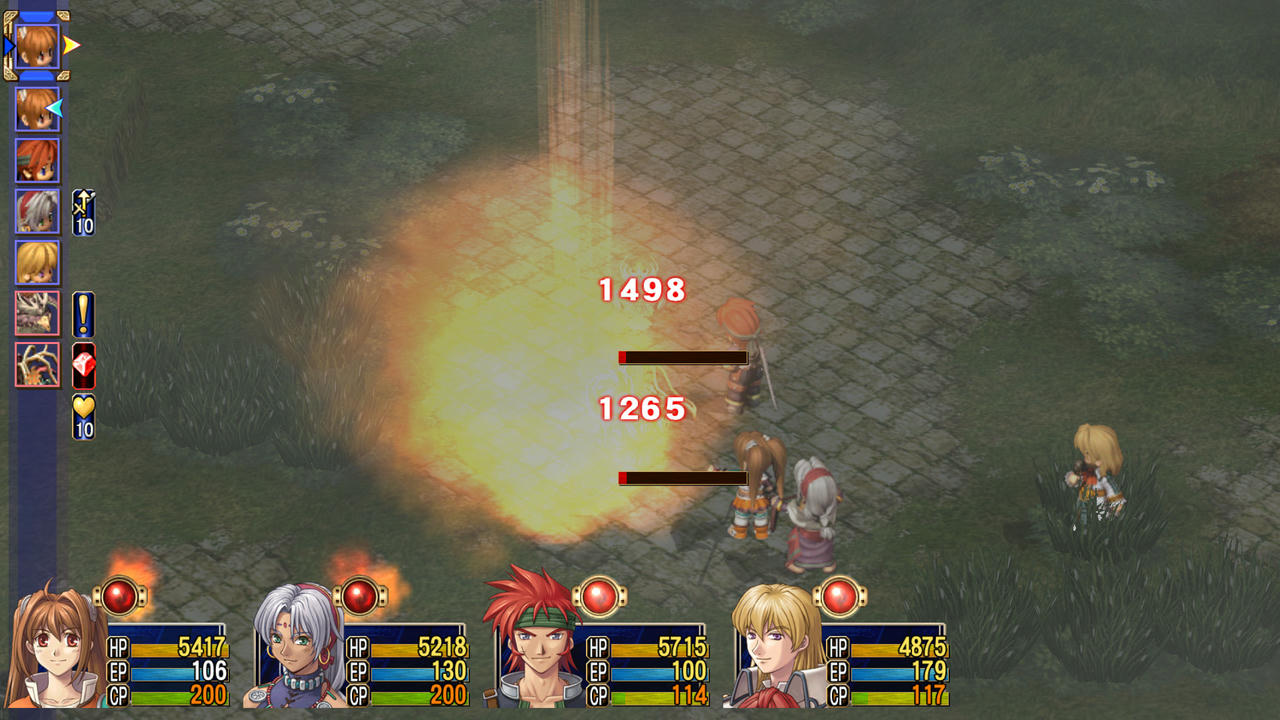Image resolution: width=1280 pixels, height=720 pixels.
Task: Click the crossed-swords AT bonus icon showing 10
Action: click(82, 205)
